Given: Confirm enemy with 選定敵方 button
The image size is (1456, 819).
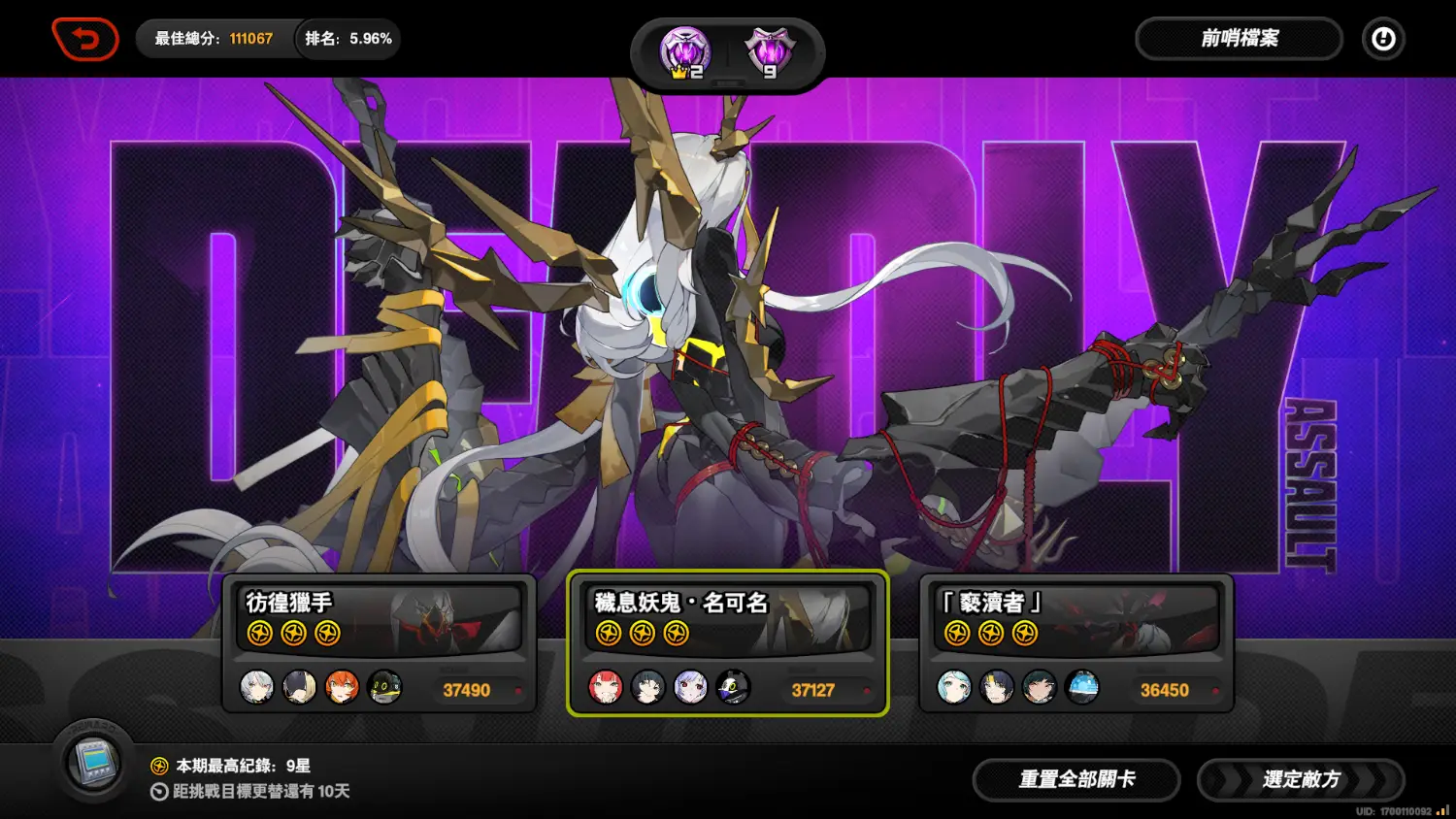Looking at the screenshot, I should coord(1301,779).
